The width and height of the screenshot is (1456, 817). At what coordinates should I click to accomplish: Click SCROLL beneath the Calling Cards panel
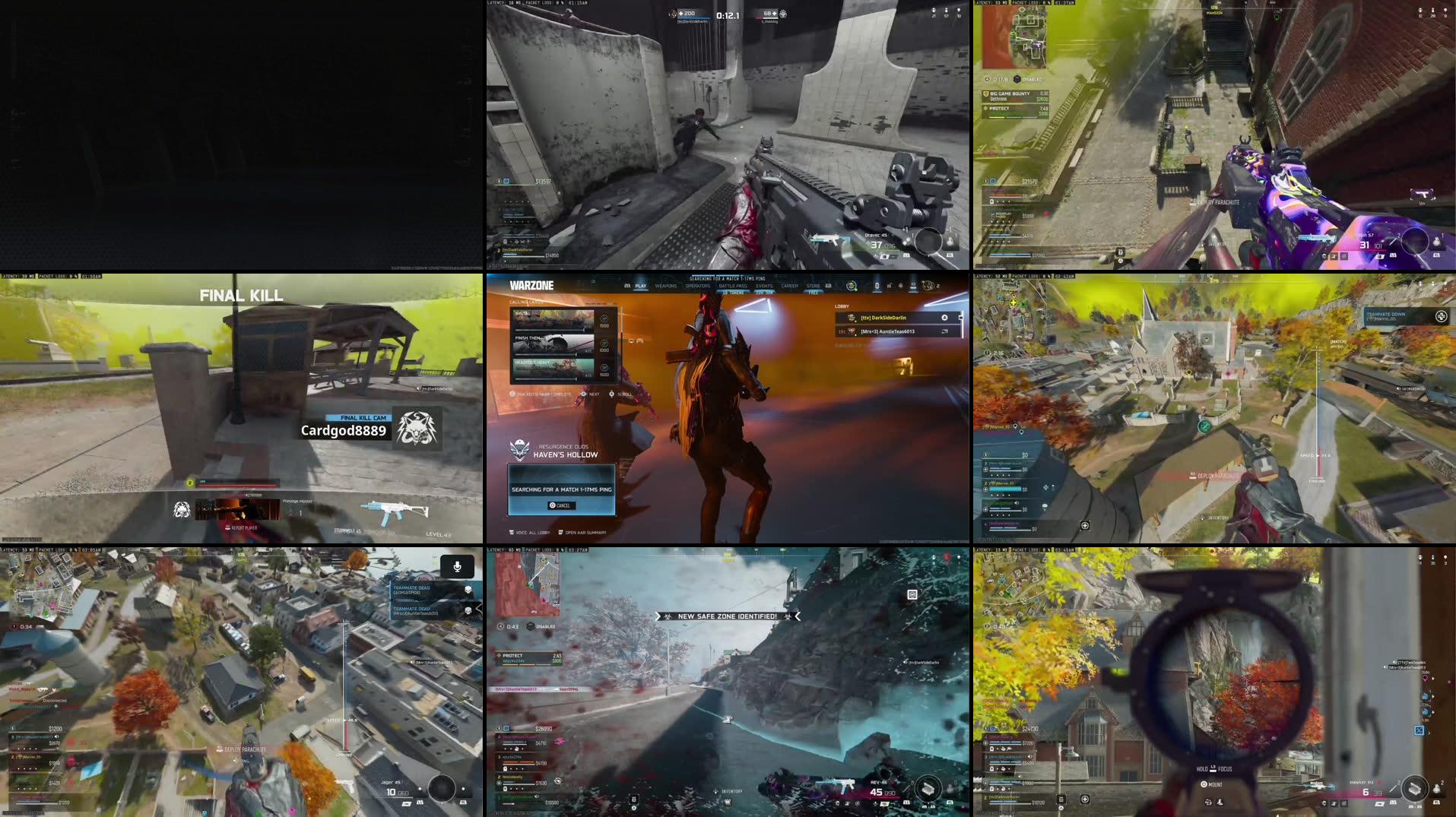[623, 393]
